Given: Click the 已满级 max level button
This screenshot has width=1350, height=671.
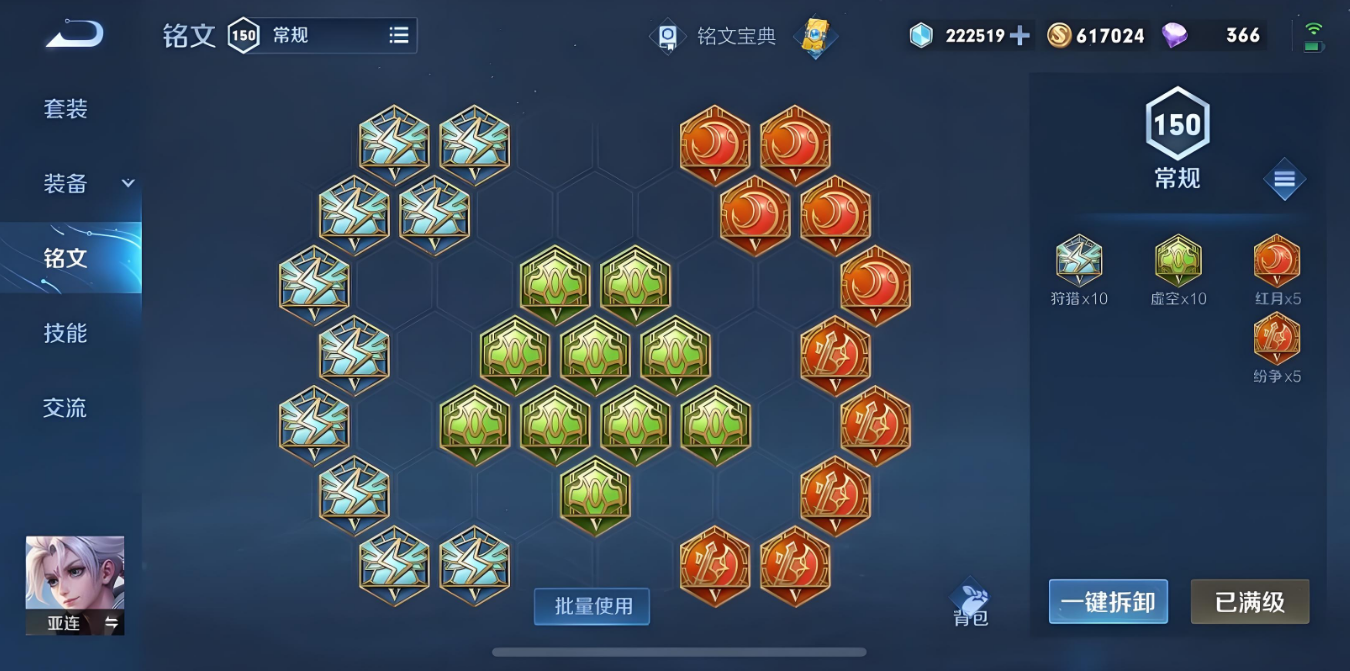Looking at the screenshot, I should [x=1249, y=602].
